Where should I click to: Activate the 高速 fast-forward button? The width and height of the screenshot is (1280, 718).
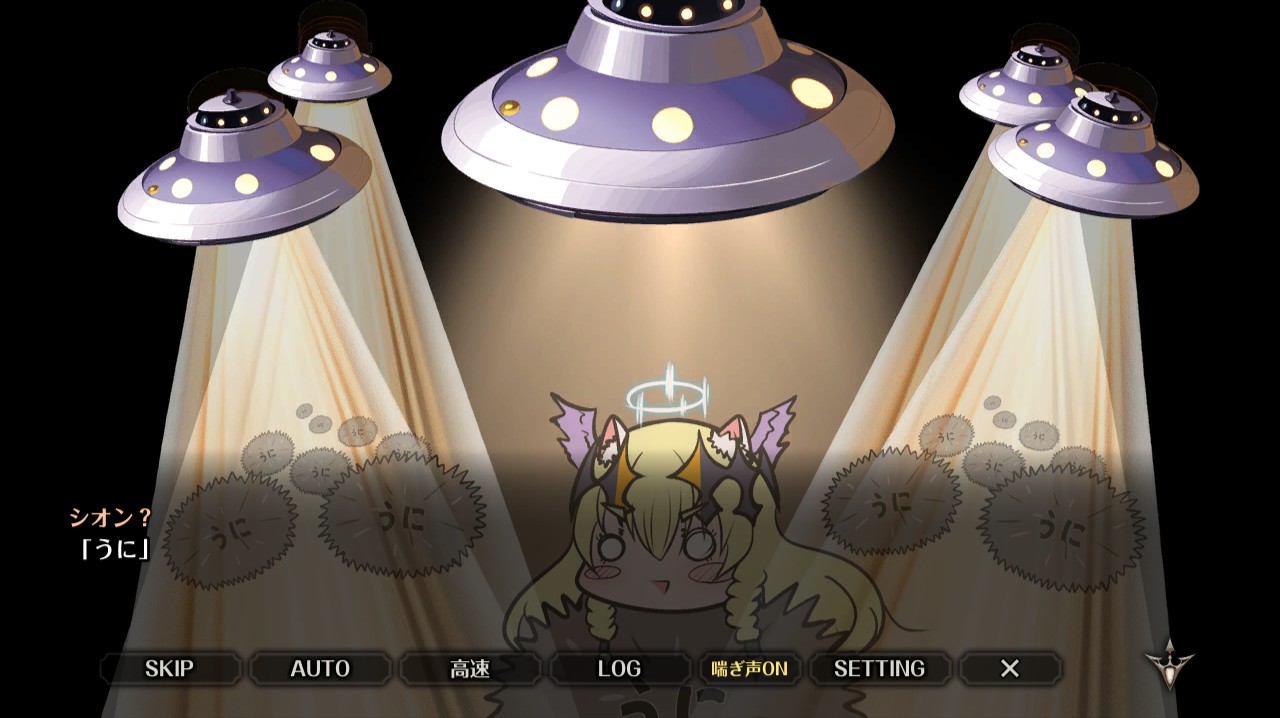[x=470, y=668]
